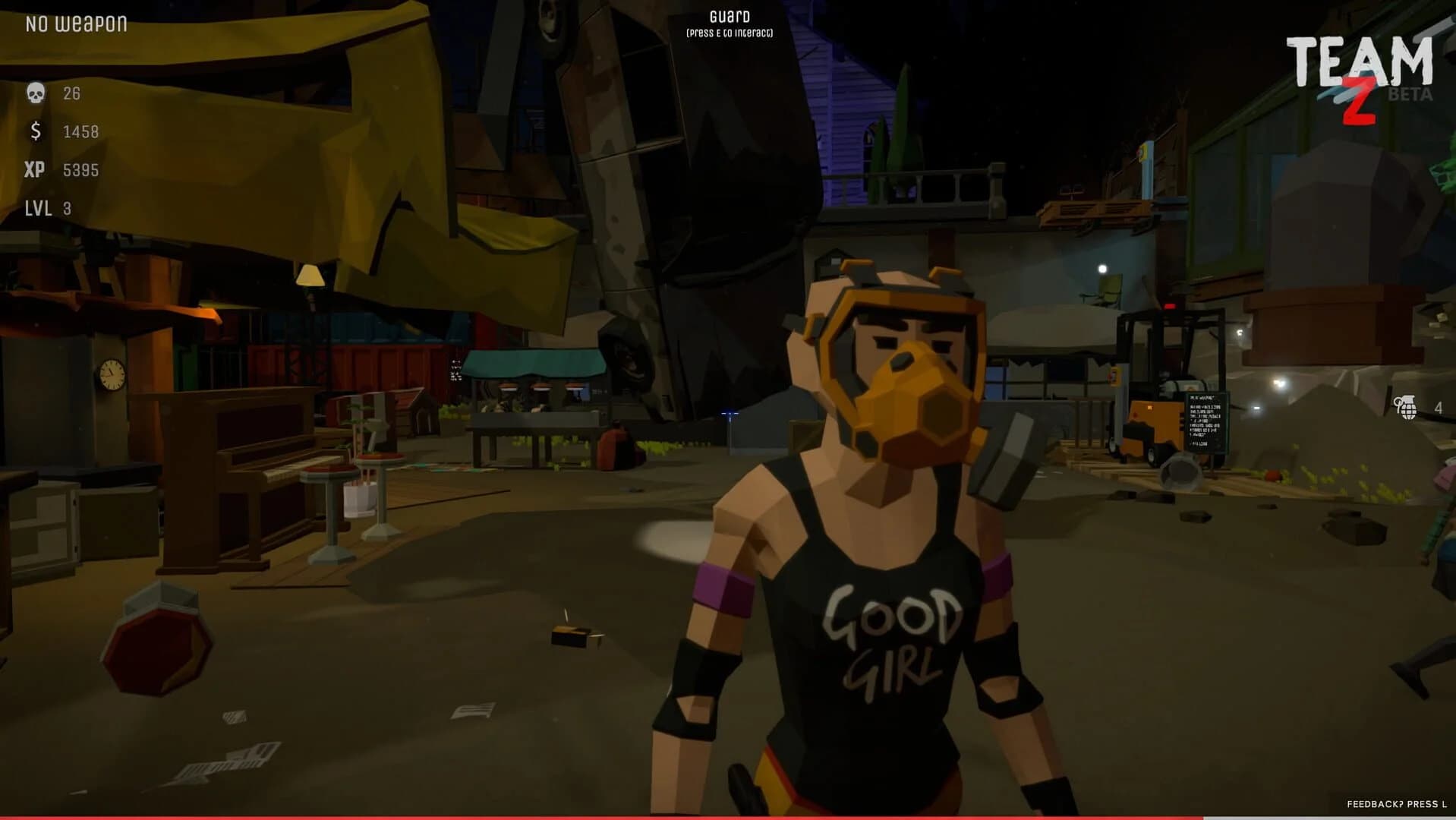Expand the kill count stat showing 26
This screenshot has width=1456, height=820.
click(72, 93)
